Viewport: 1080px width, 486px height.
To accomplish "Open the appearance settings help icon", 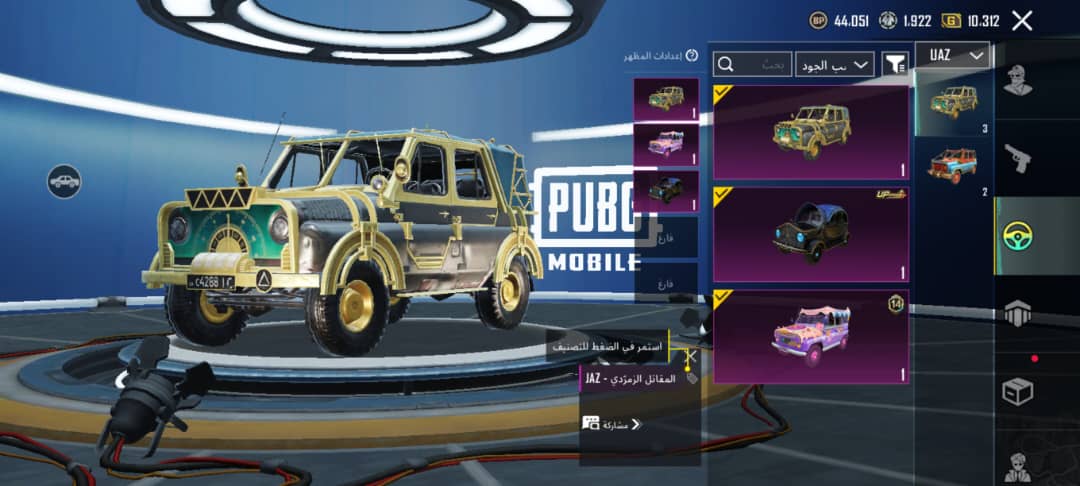I will (692, 55).
